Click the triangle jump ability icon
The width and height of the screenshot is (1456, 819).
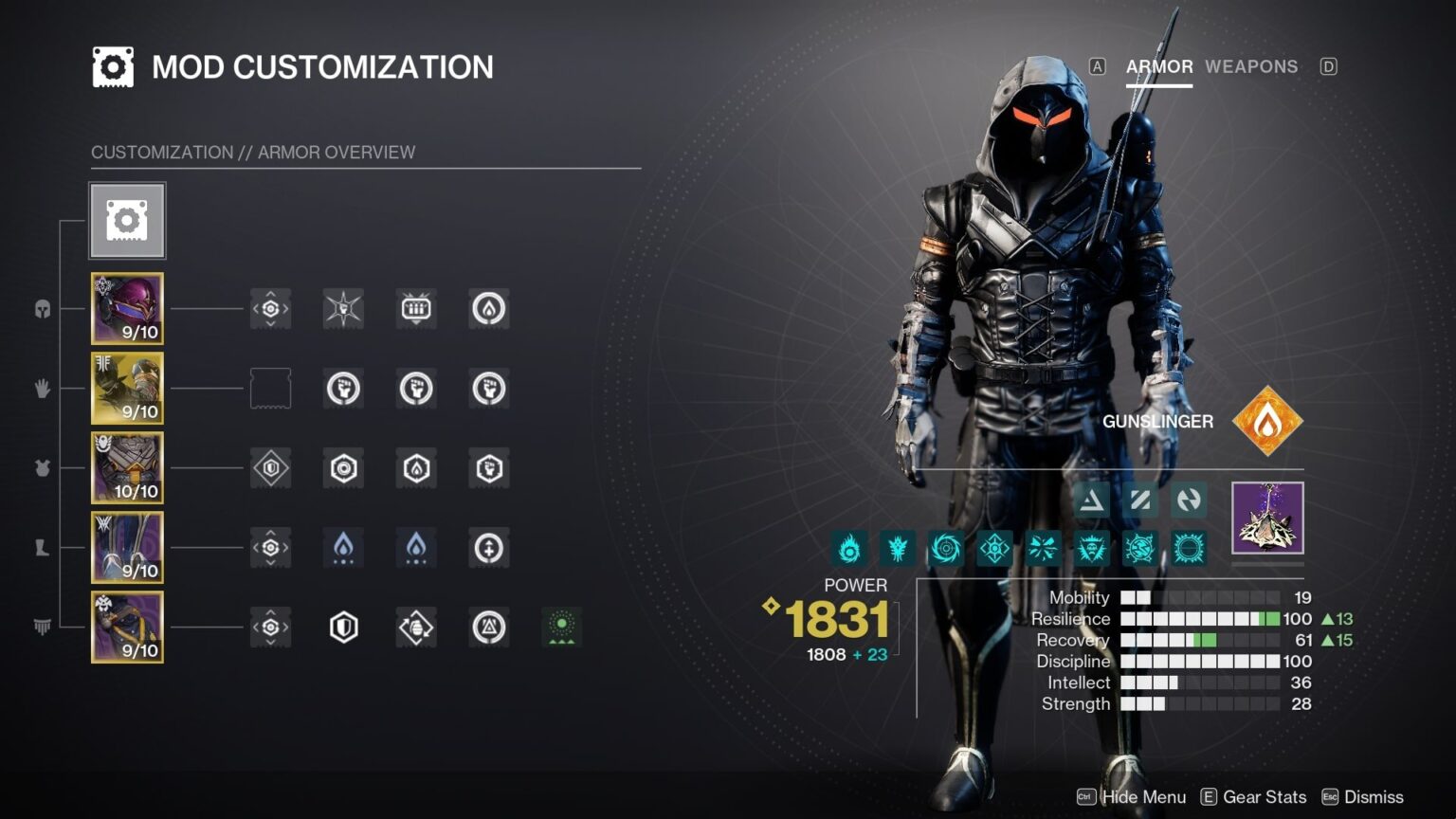[1091, 500]
